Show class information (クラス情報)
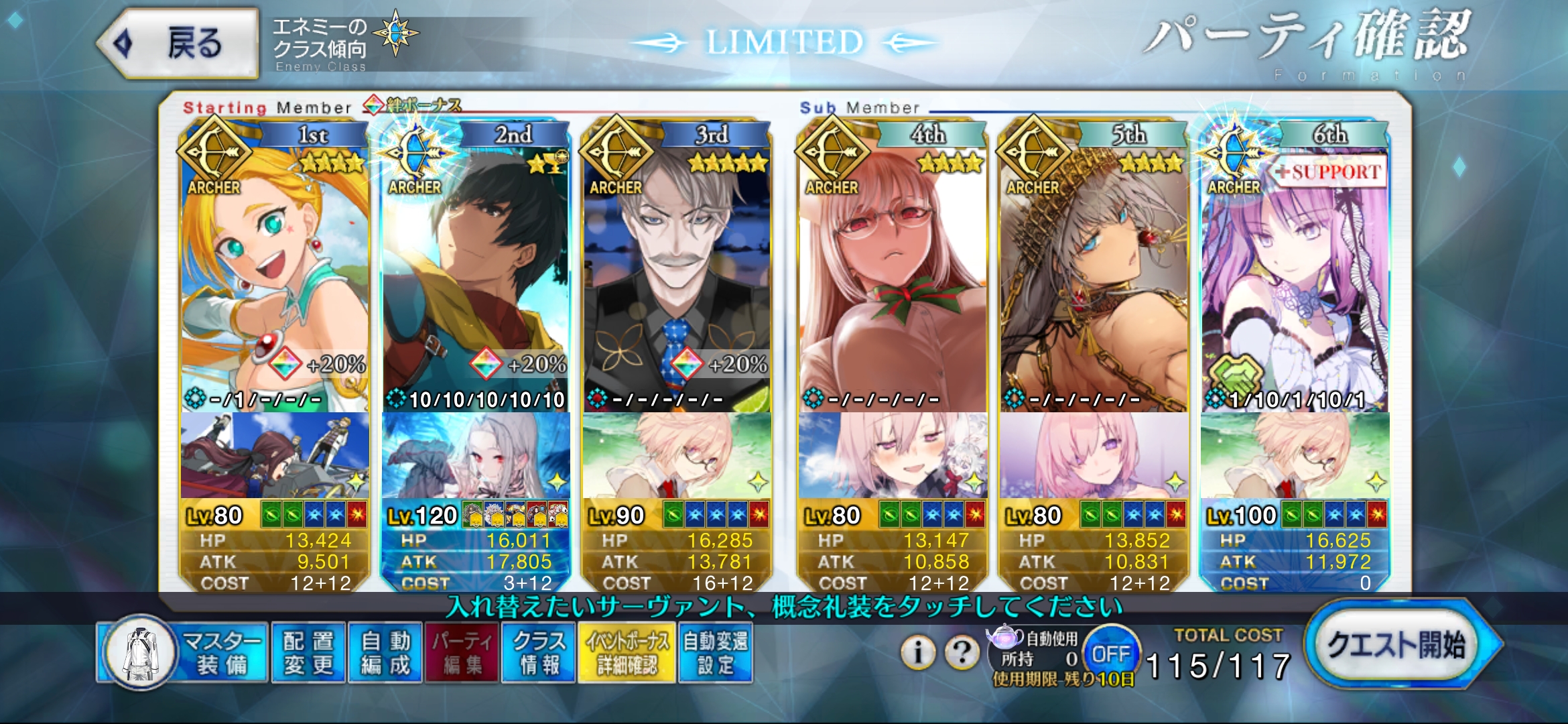The image size is (1568, 724). [x=539, y=653]
